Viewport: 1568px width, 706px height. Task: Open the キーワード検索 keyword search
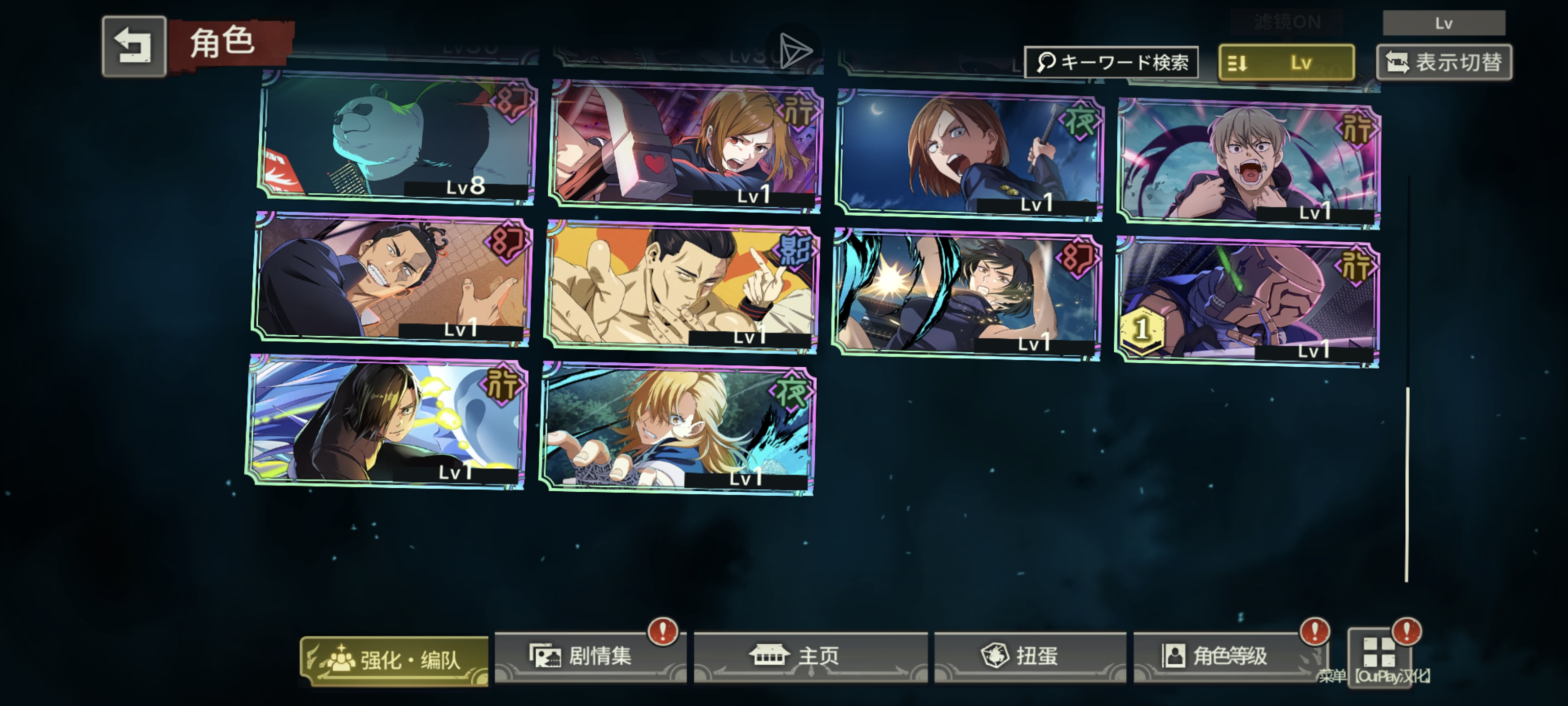point(1111,62)
